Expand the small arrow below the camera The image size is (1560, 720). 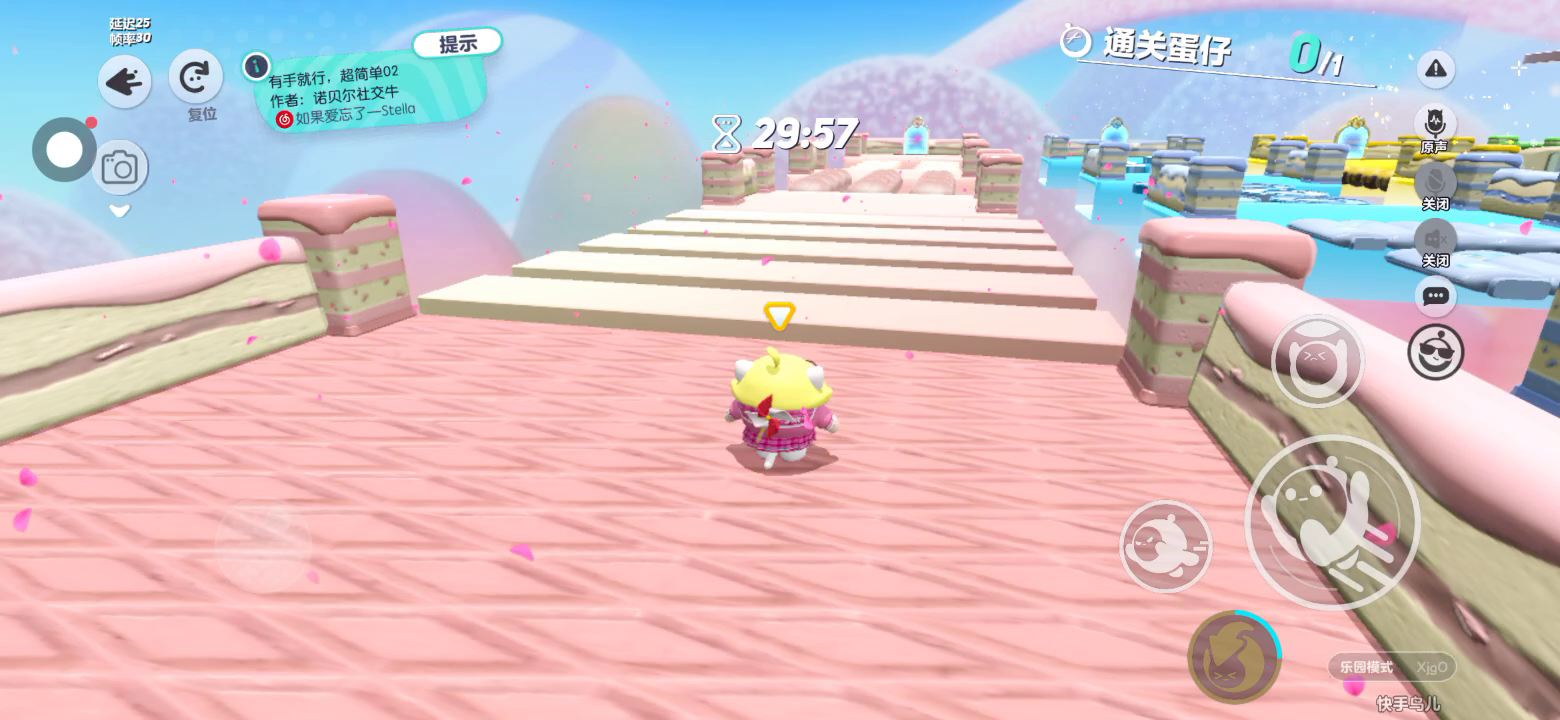pos(120,210)
